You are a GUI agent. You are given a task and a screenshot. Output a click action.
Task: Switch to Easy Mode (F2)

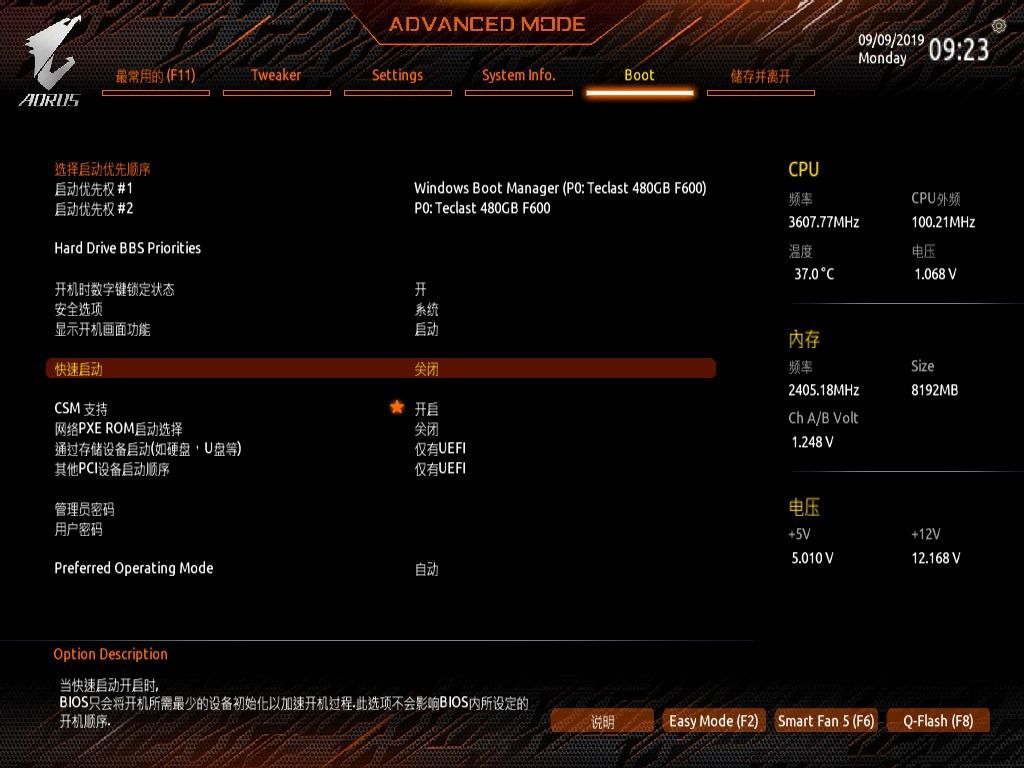[x=714, y=721]
